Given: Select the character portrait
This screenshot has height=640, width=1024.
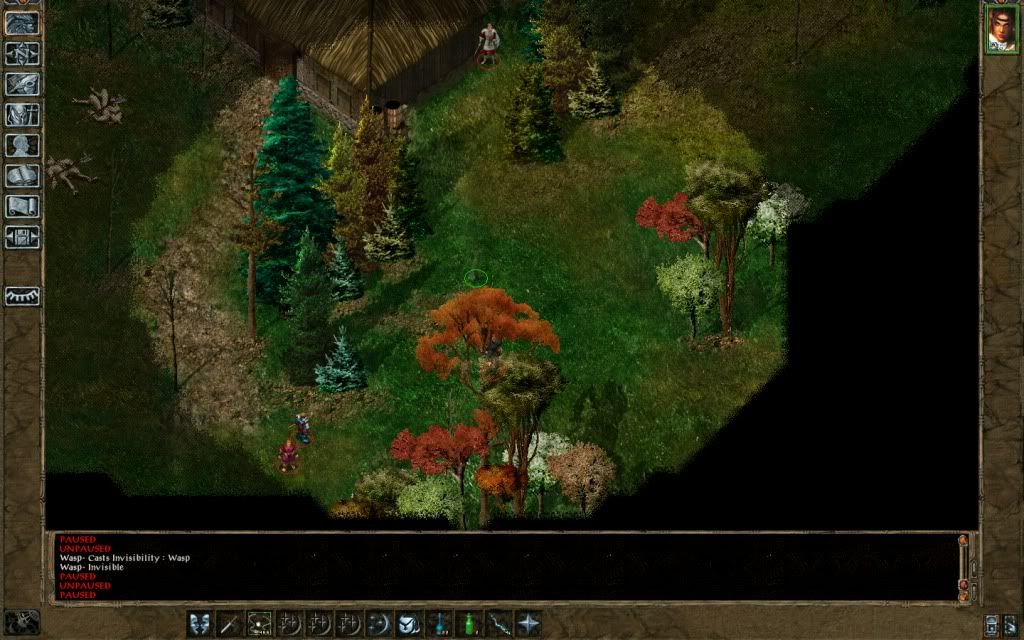Looking at the screenshot, I should click(1001, 28).
